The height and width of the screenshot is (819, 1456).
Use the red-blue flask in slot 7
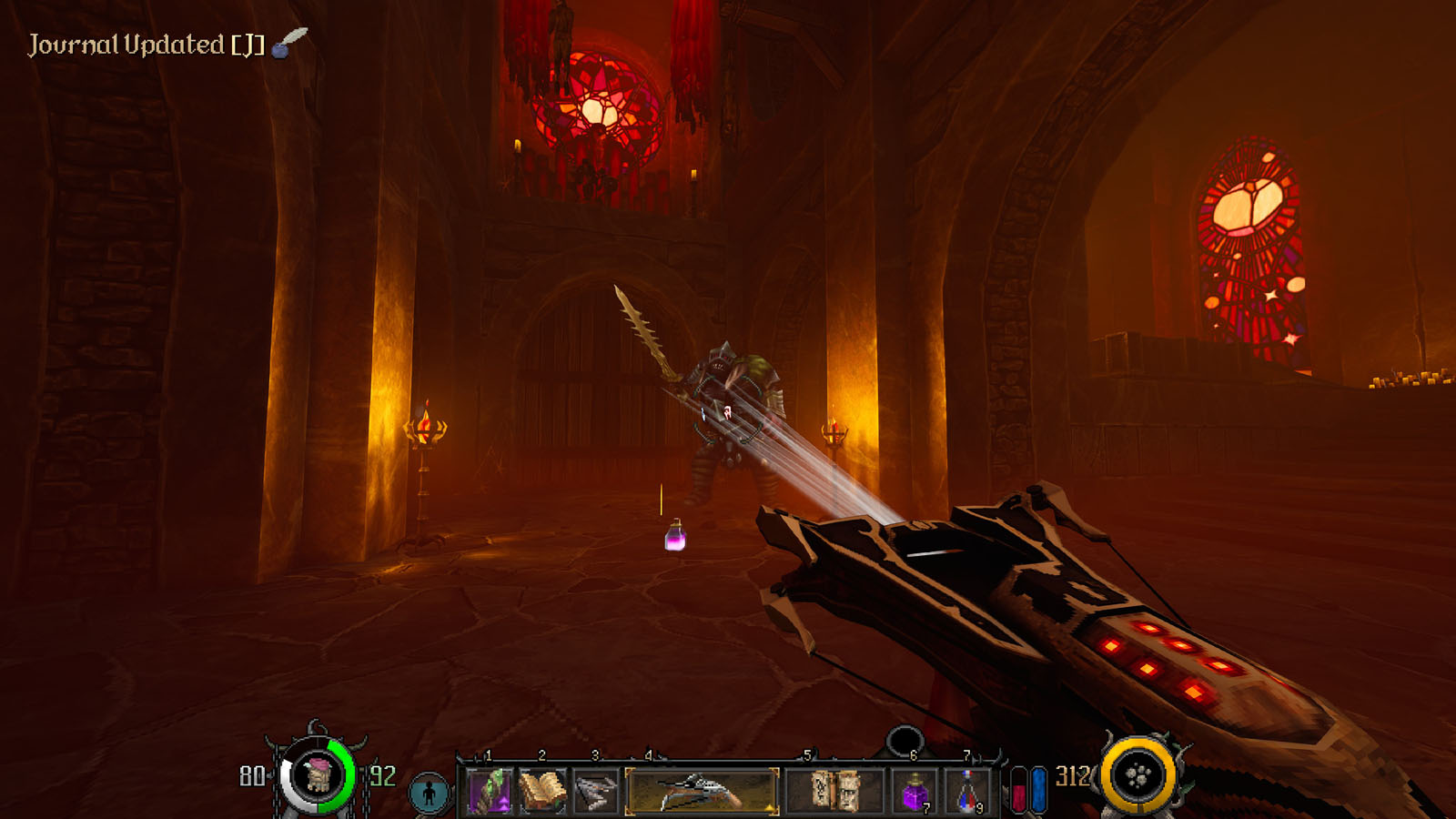tap(968, 790)
